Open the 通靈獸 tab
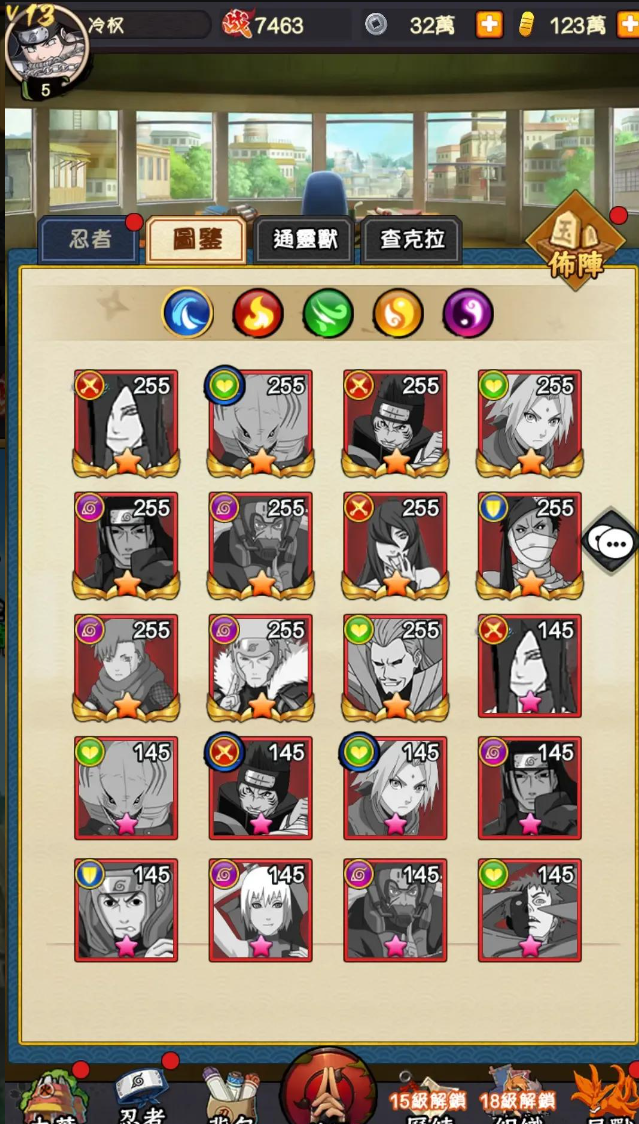Image resolution: width=639 pixels, height=1124 pixels. pos(304,241)
